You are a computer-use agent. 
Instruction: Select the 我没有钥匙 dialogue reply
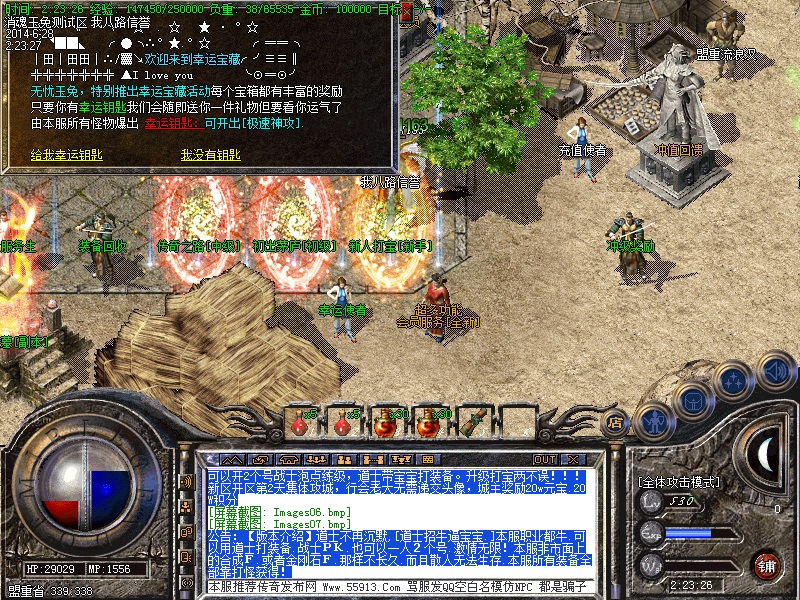pyautogui.click(x=210, y=155)
